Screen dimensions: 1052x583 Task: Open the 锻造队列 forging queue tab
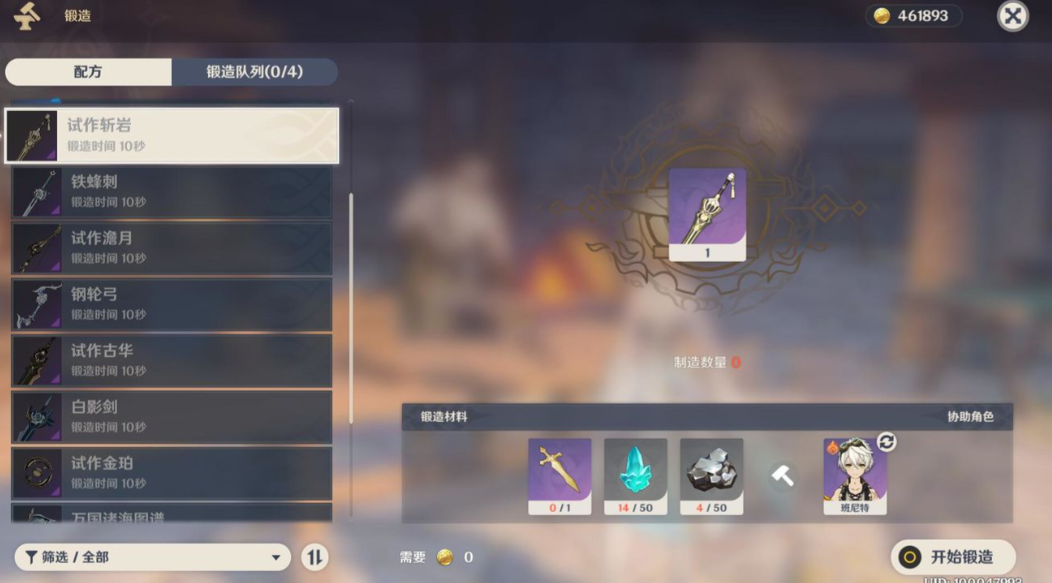254,72
